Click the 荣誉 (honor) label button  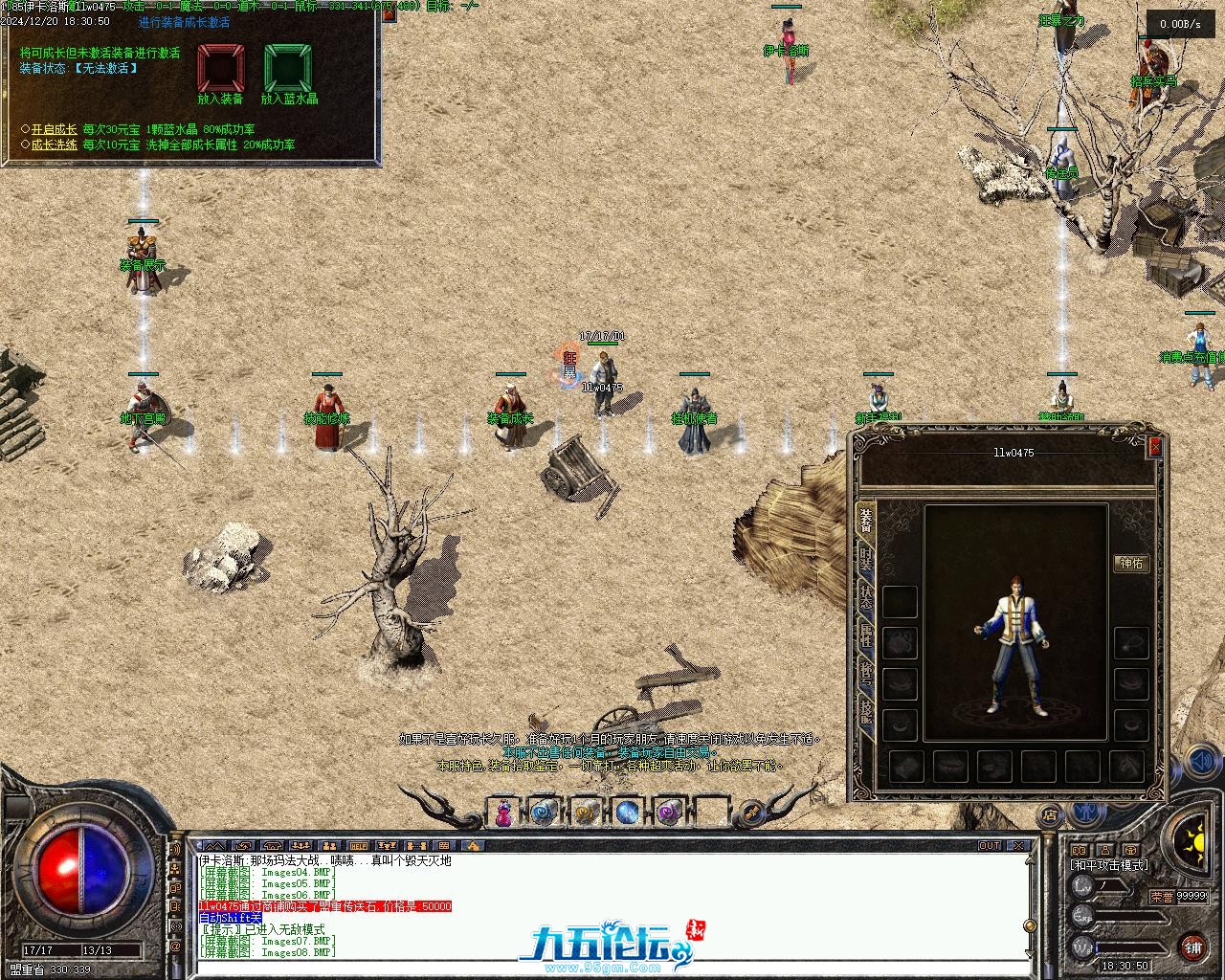pyautogui.click(x=1162, y=897)
